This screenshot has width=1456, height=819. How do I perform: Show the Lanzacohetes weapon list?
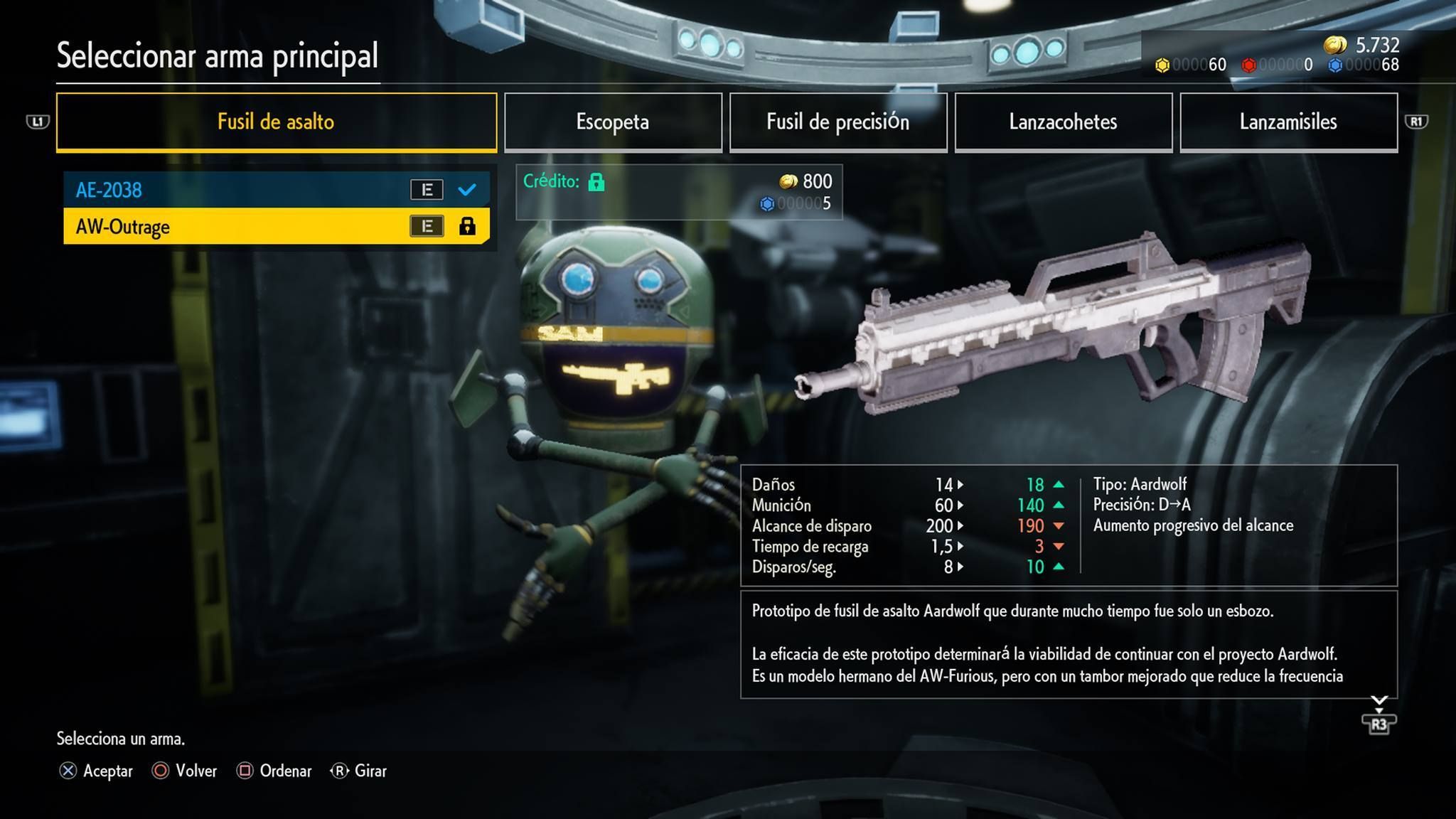(1063, 122)
